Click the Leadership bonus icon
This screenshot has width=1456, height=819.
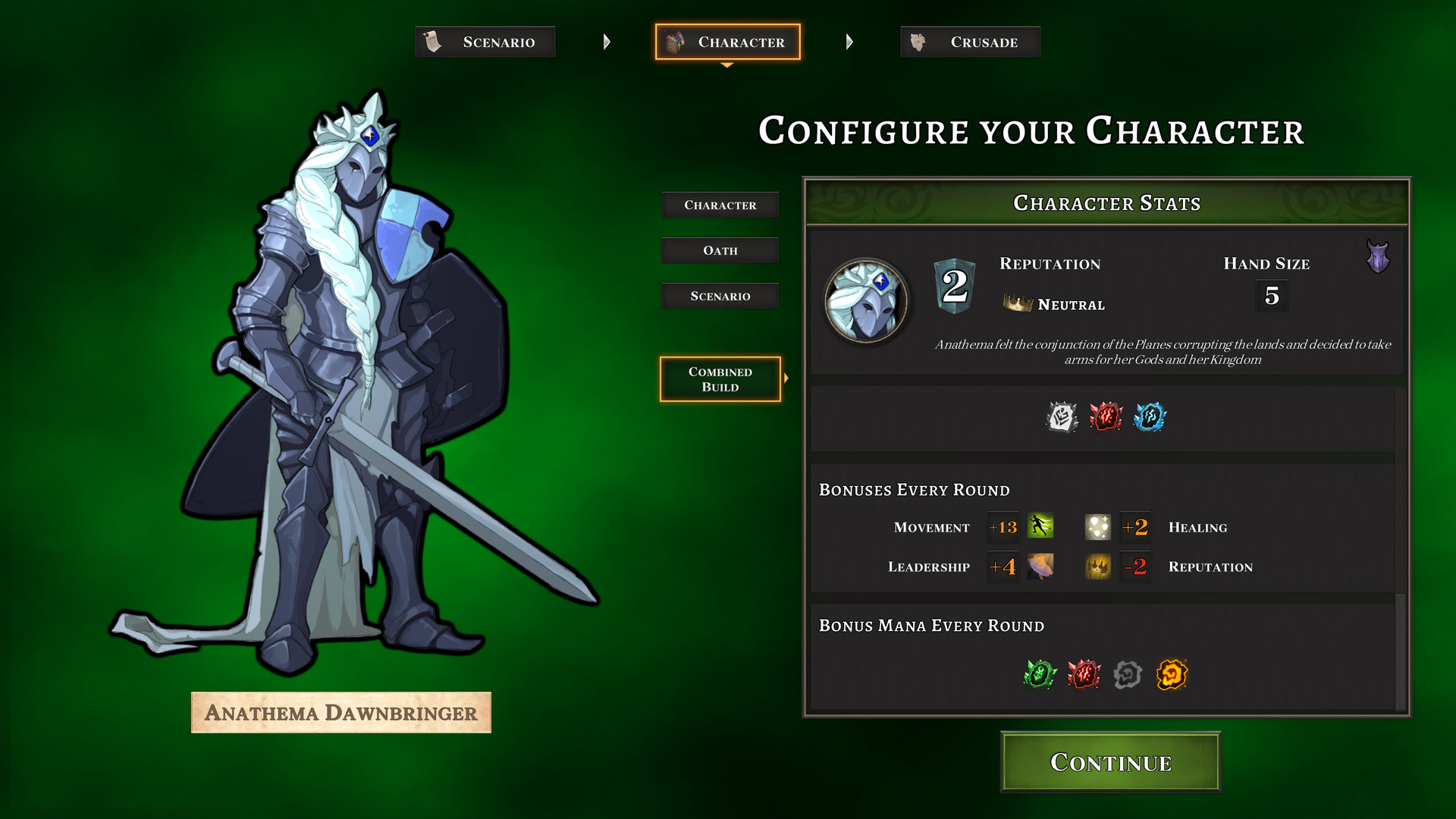(1040, 566)
